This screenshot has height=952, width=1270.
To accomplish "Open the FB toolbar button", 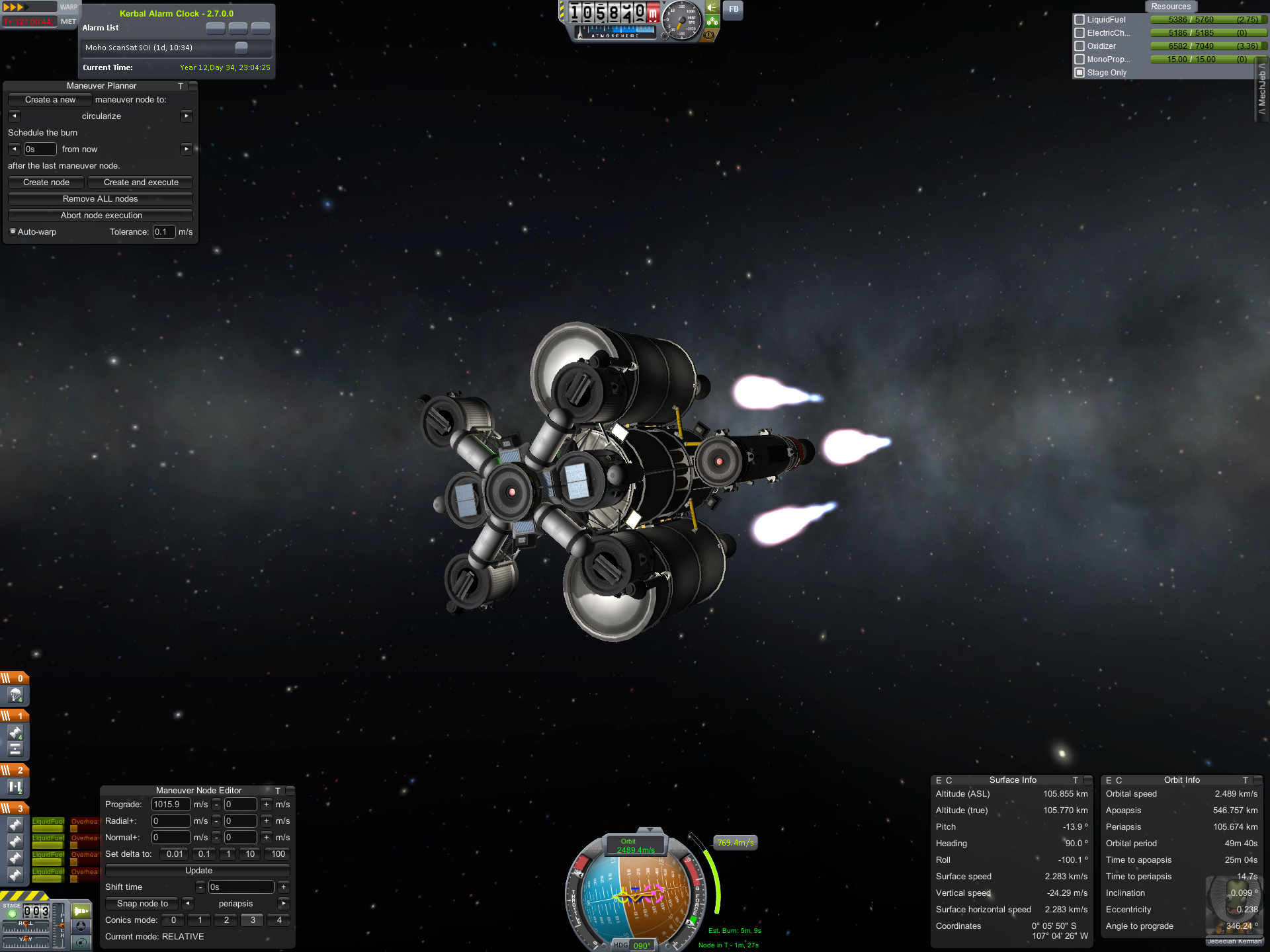I will click(x=734, y=9).
